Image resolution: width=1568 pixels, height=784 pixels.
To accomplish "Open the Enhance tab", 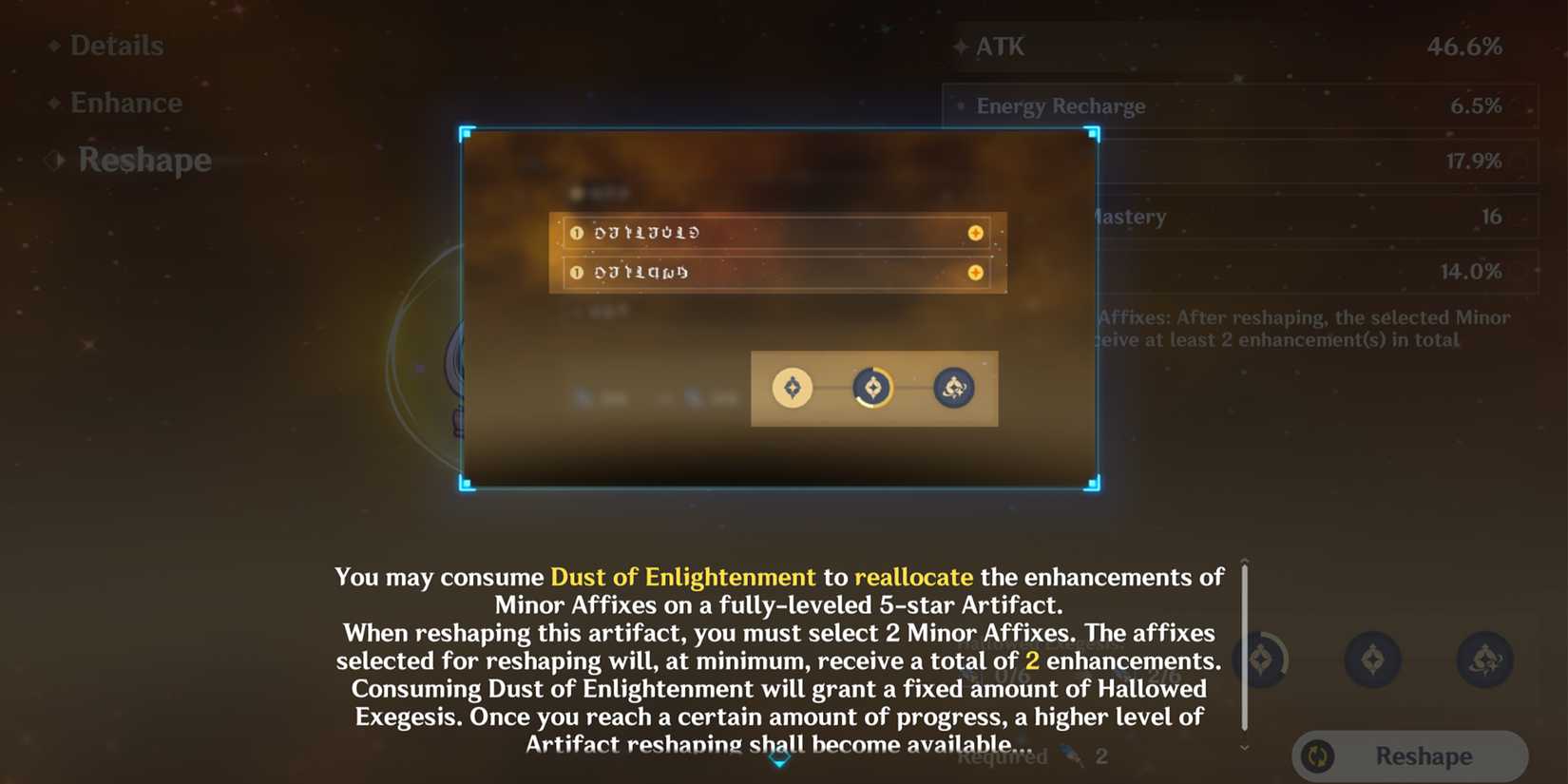I will point(126,102).
